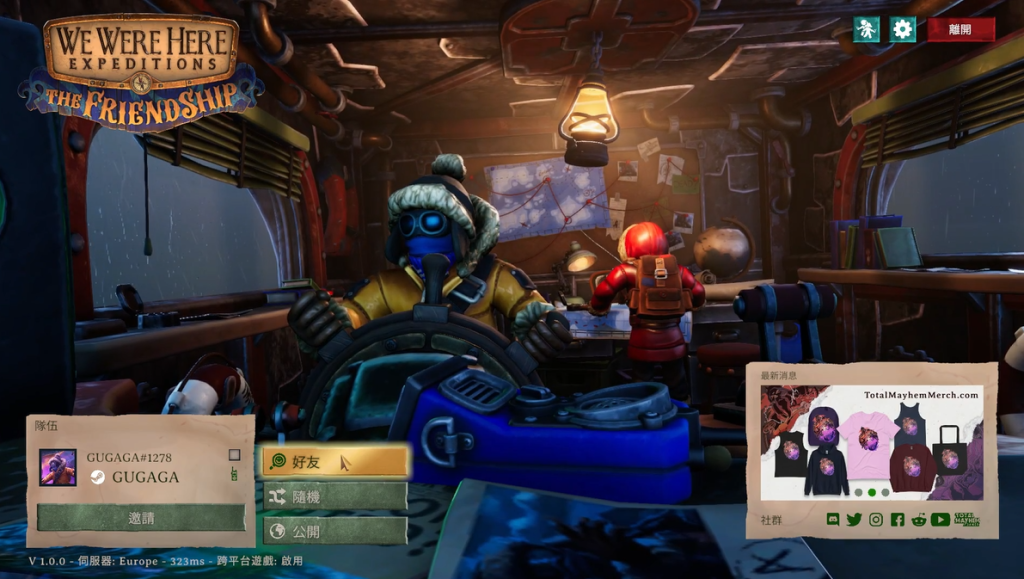Click the red 離開 leave button
Screen dimensions: 1024x579
961,30
